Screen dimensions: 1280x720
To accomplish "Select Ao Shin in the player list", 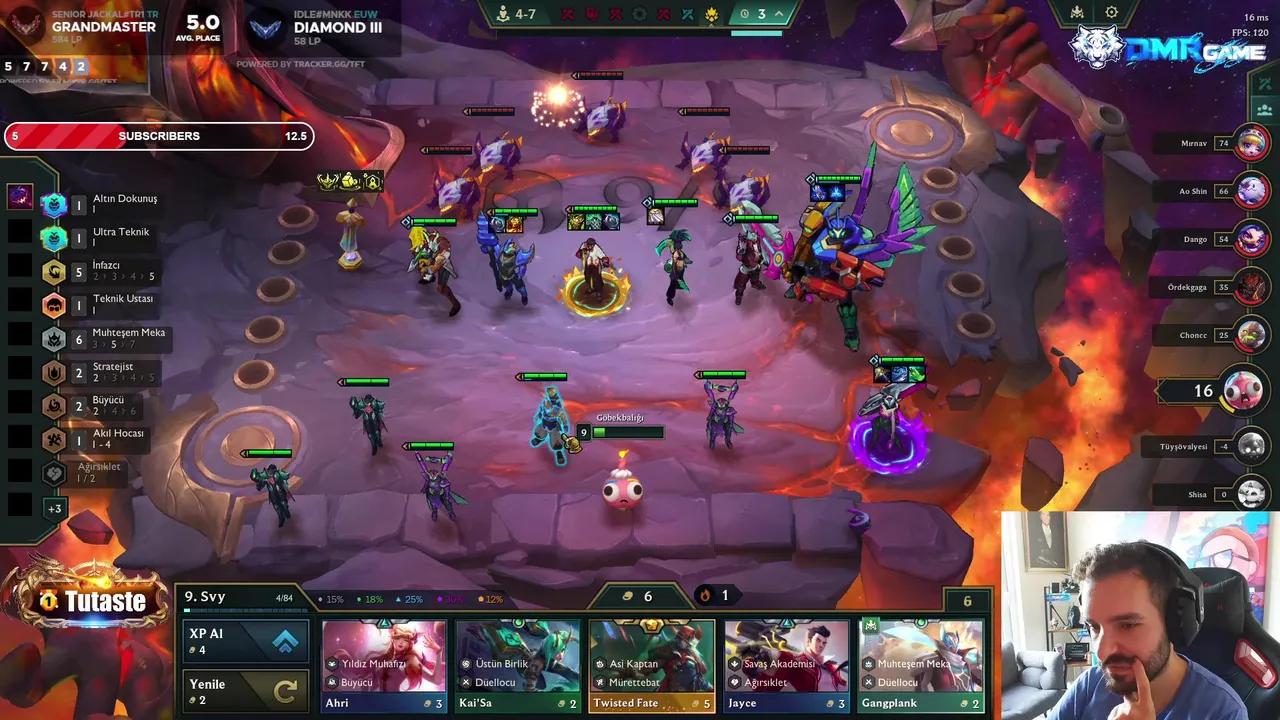I will click(1251, 191).
